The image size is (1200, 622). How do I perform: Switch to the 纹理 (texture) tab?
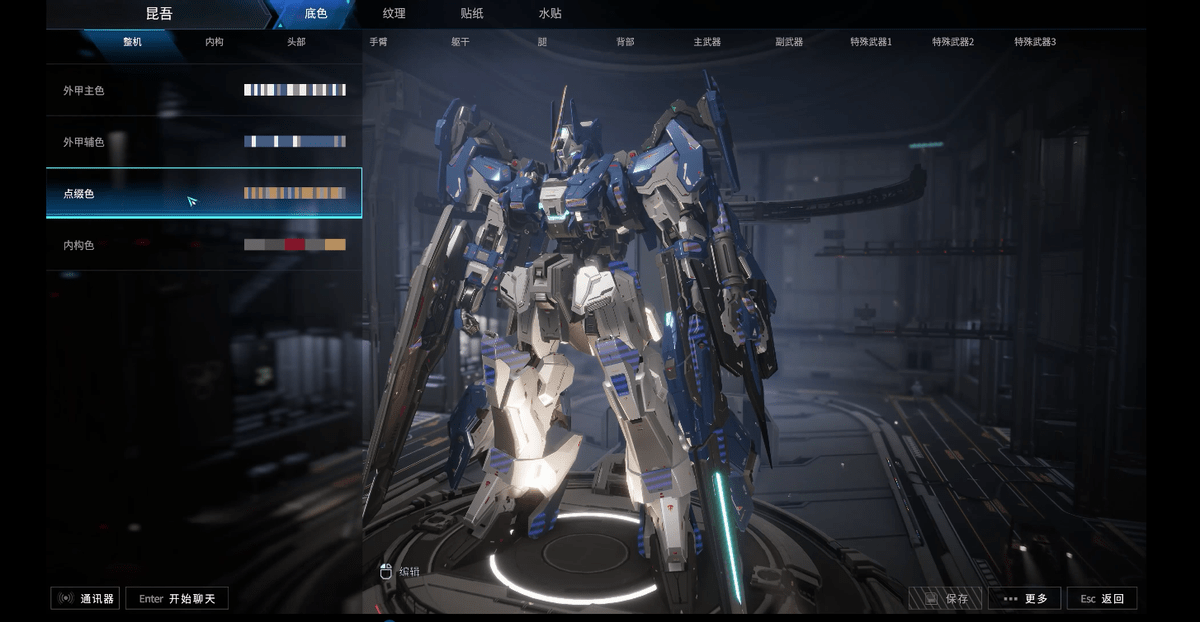point(394,14)
